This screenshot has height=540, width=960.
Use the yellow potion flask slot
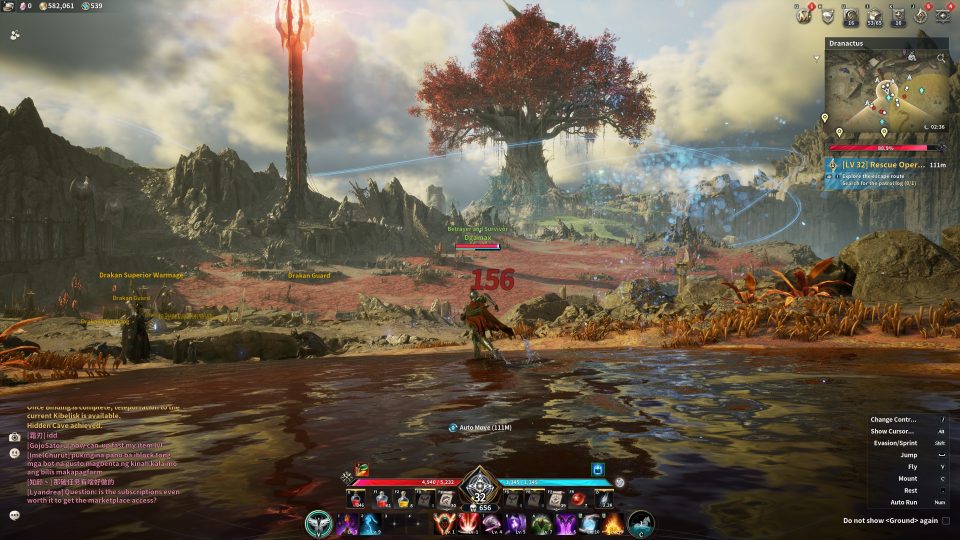[x=403, y=499]
